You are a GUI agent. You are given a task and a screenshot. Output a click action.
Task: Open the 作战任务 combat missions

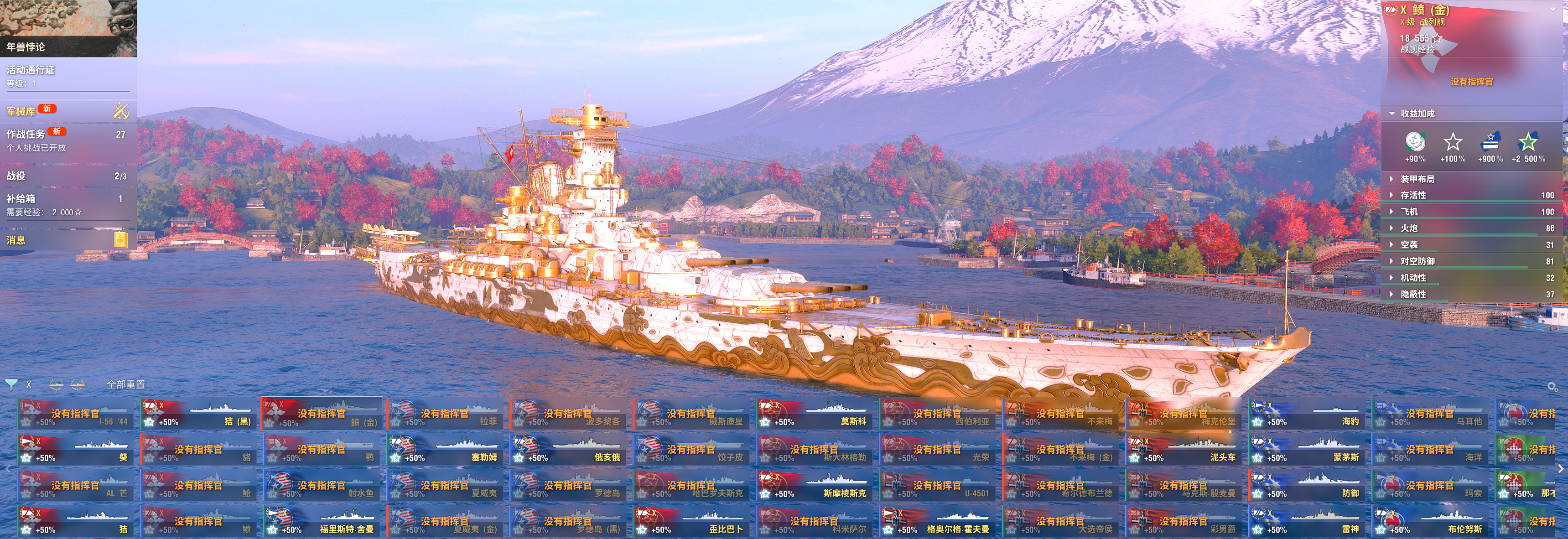tap(67, 140)
